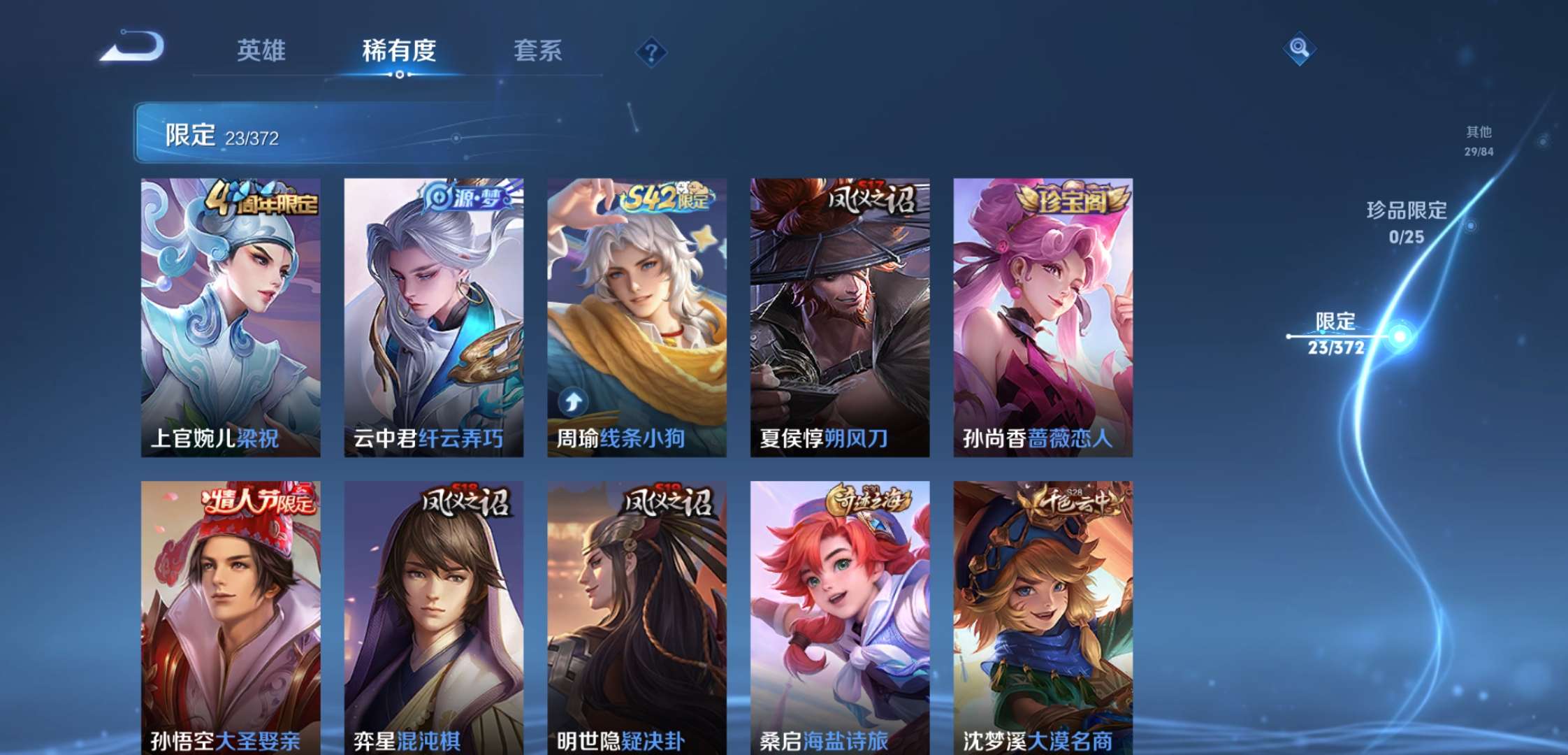Select the 稀有度 tab
The height and width of the screenshot is (755, 1568).
click(x=399, y=50)
